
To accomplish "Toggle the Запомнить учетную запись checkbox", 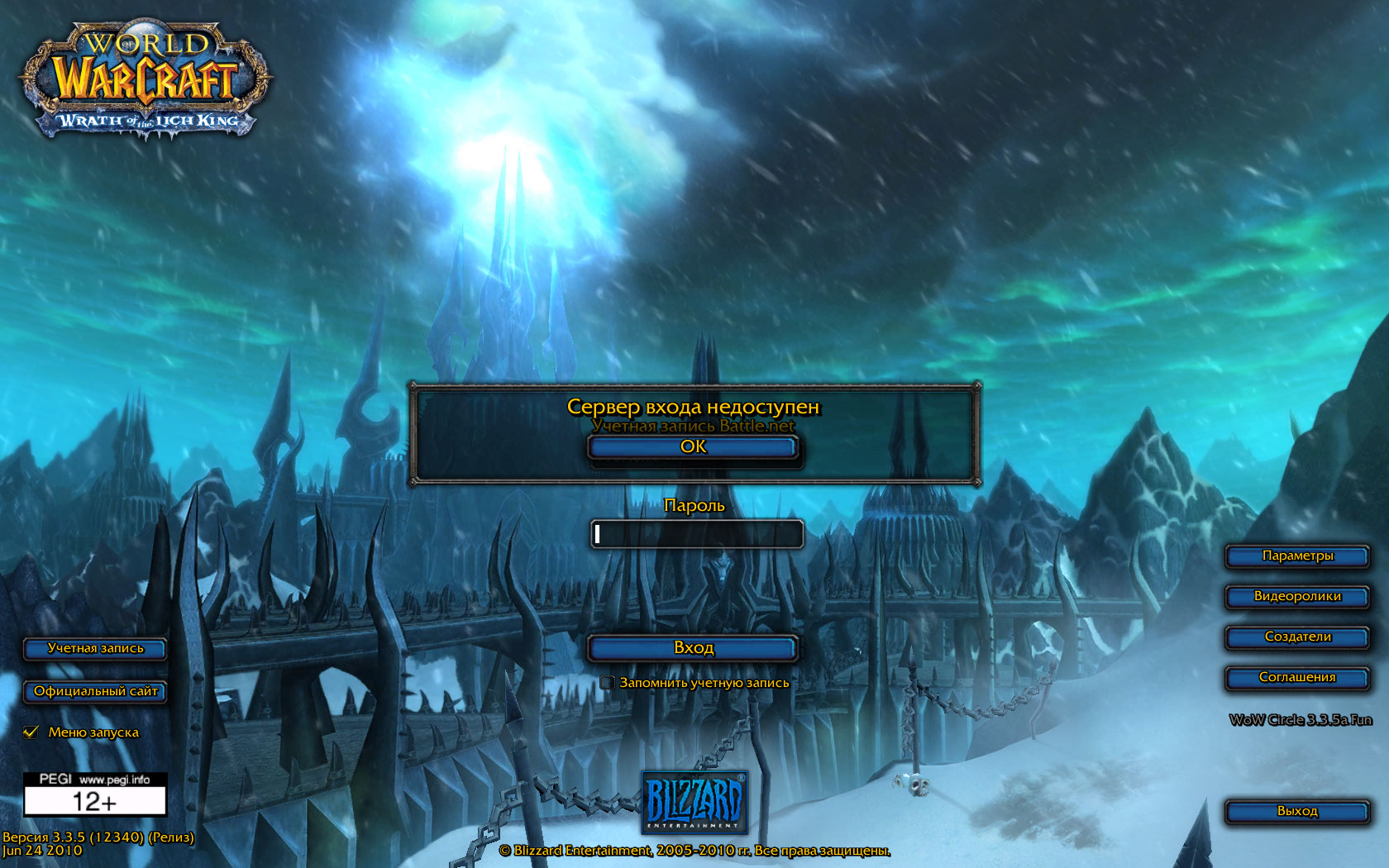I will [608, 683].
